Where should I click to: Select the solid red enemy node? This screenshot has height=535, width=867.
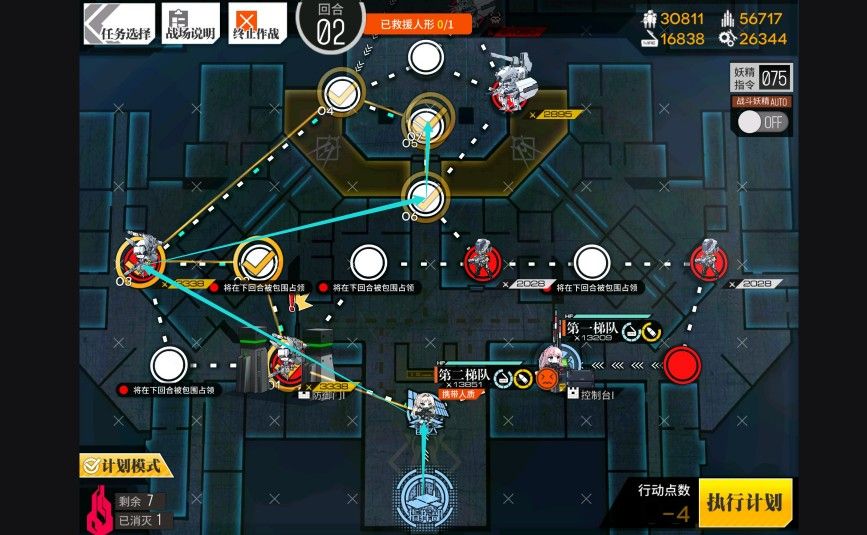[682, 363]
